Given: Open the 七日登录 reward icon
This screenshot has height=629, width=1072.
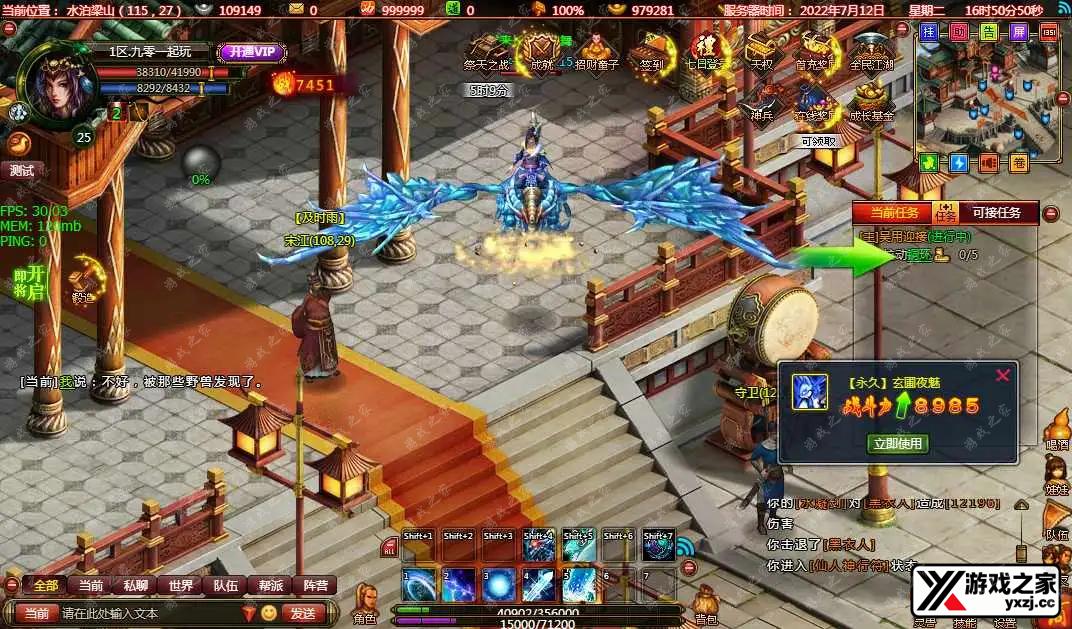Looking at the screenshot, I should (703, 50).
